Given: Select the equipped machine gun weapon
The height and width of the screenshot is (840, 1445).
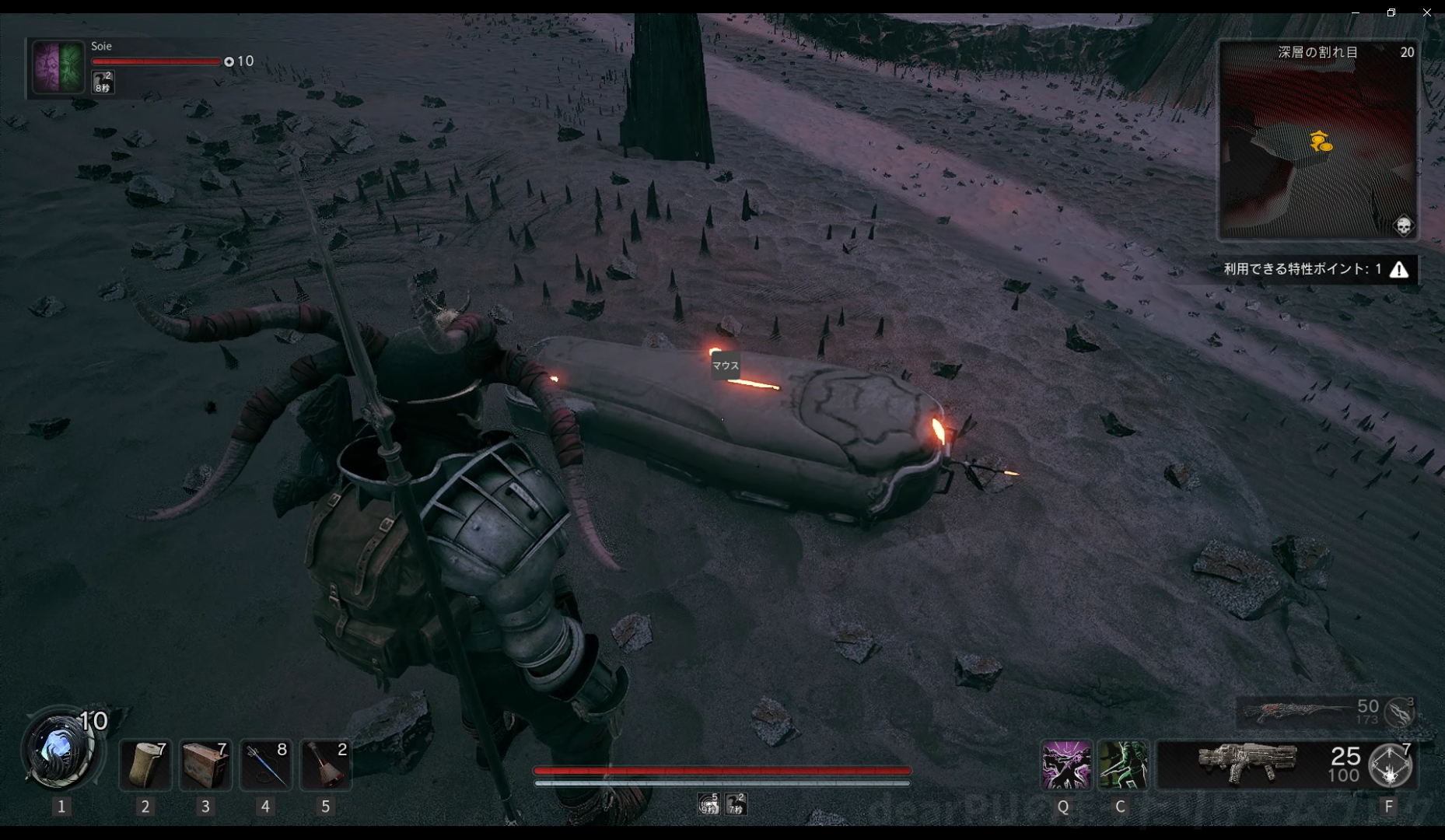Looking at the screenshot, I should pos(1247,763).
